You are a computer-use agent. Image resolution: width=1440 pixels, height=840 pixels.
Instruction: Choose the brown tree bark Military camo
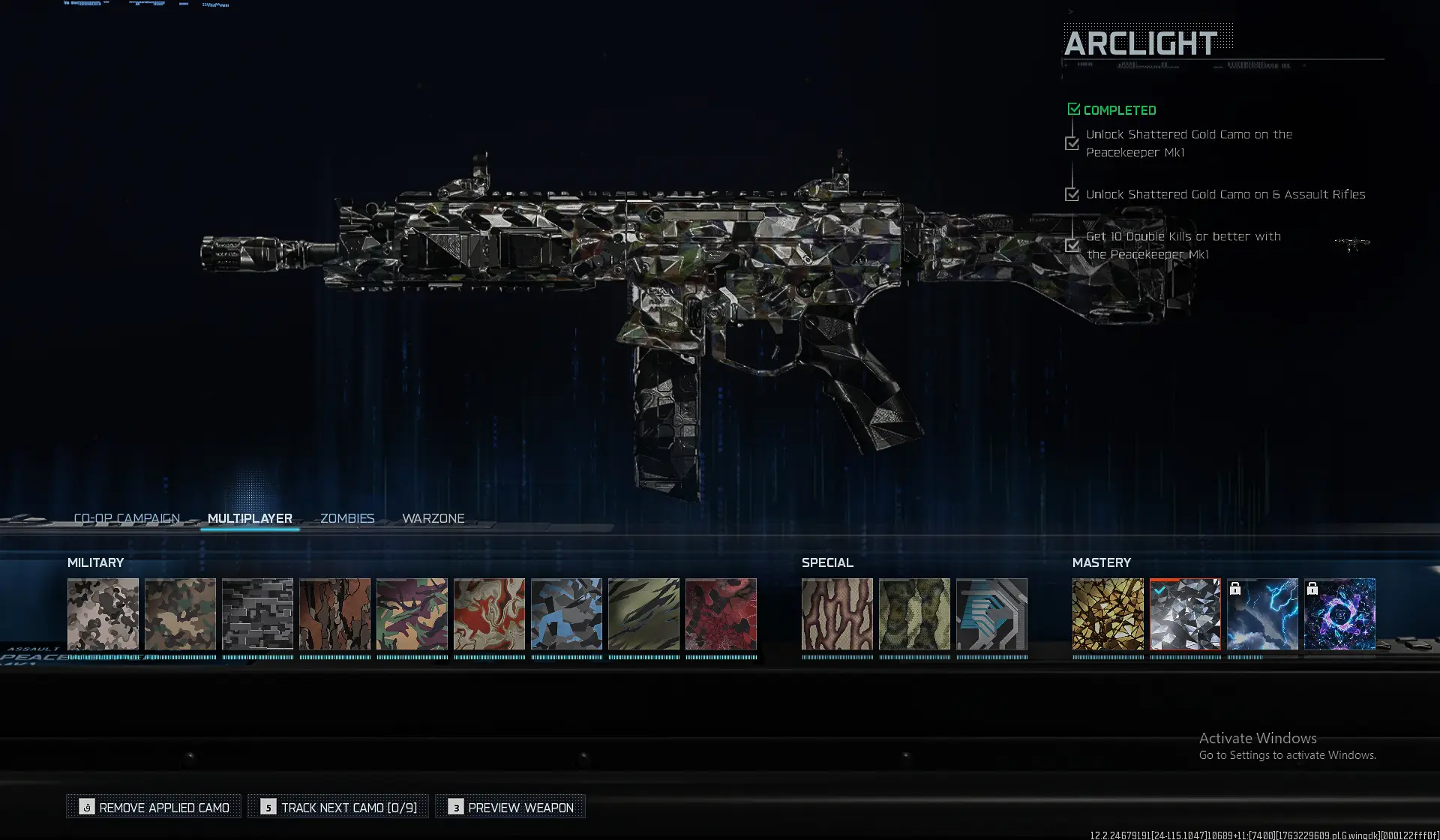[x=335, y=613]
